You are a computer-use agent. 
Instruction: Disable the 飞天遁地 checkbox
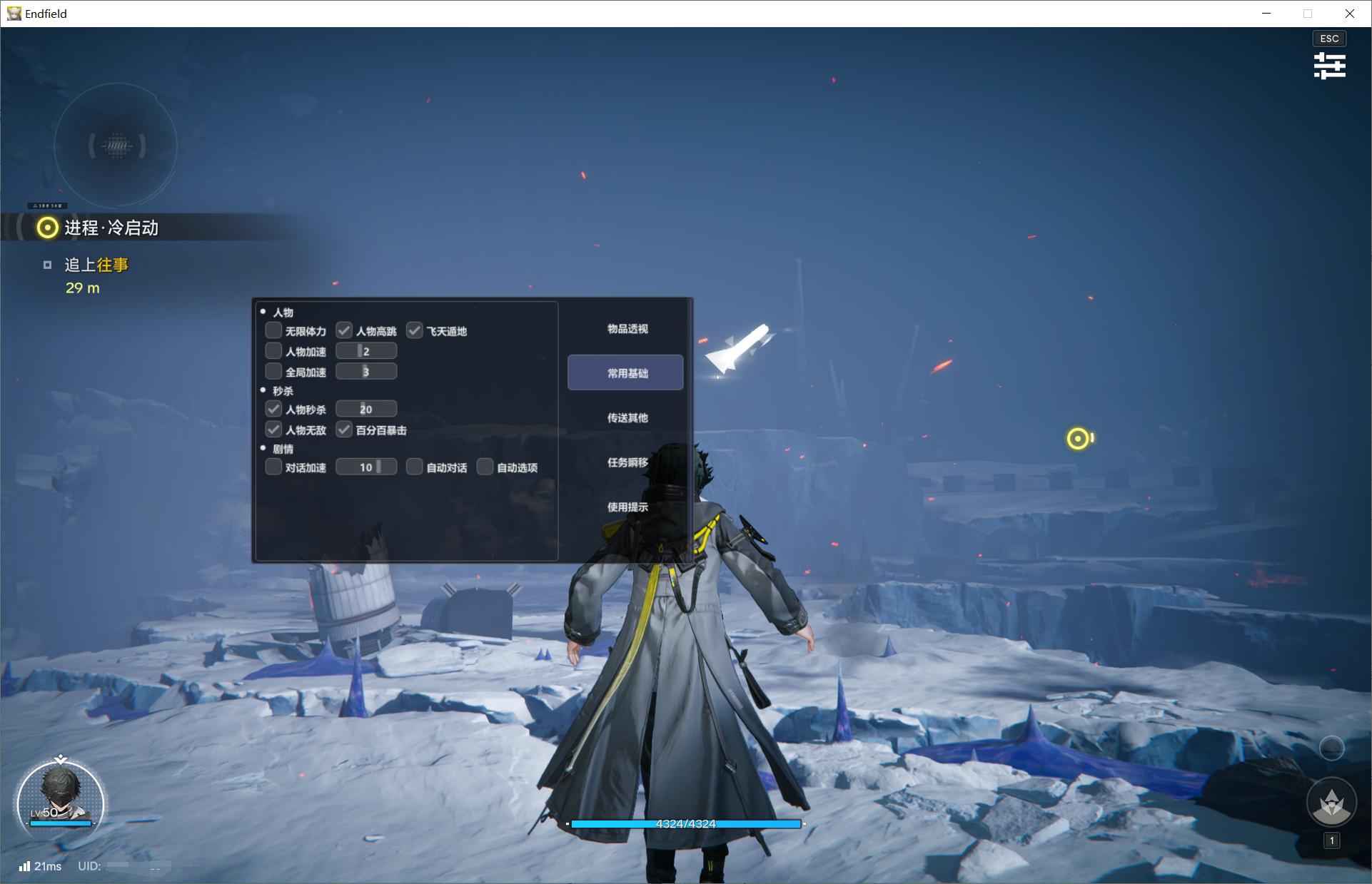(415, 330)
